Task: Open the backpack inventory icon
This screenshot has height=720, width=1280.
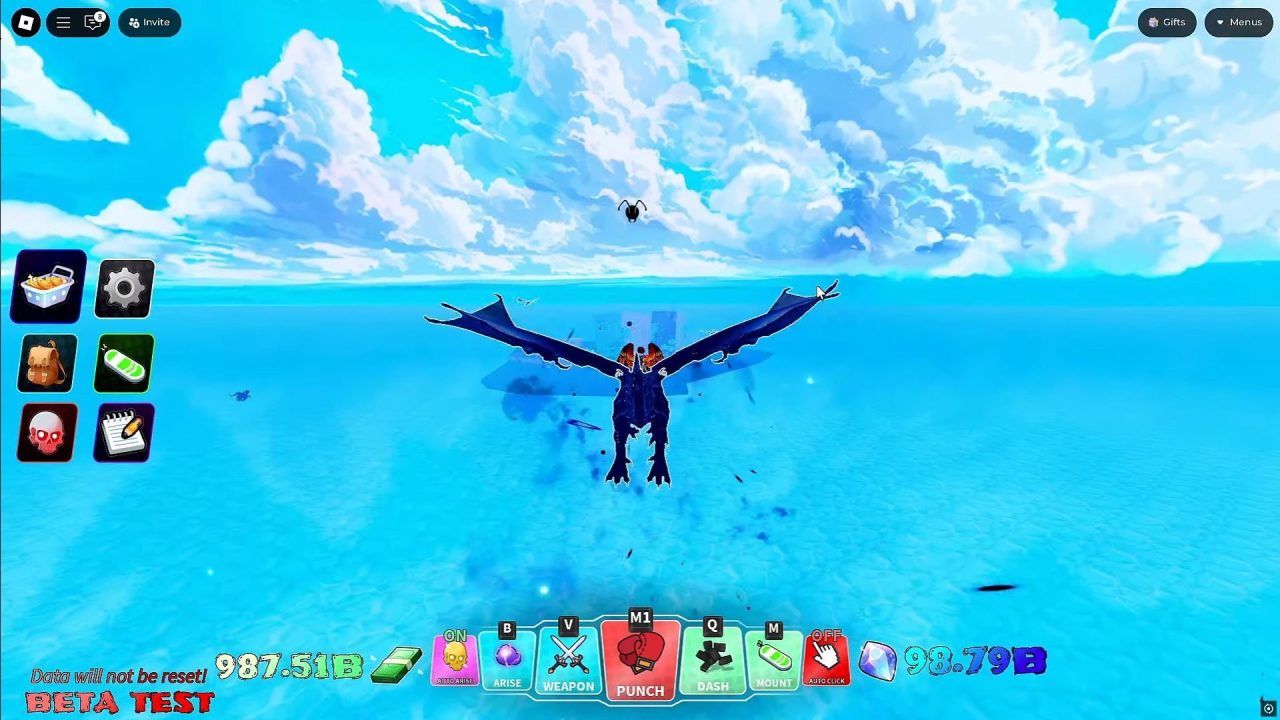Action: tap(46, 363)
